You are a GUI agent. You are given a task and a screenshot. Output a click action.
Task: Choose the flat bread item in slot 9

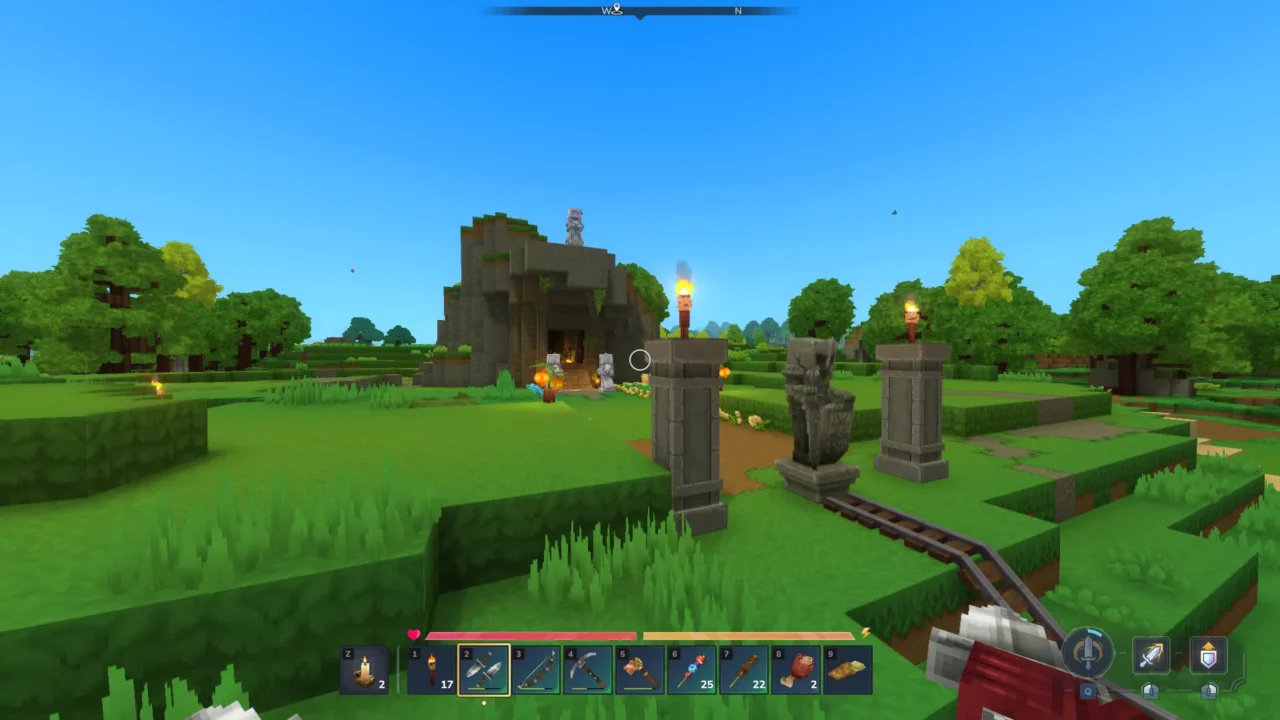(848, 669)
